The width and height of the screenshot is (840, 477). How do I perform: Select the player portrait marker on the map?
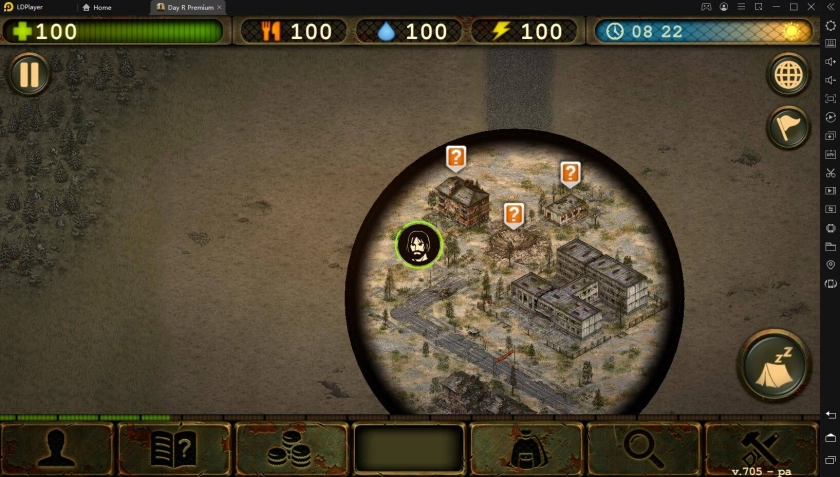(419, 245)
